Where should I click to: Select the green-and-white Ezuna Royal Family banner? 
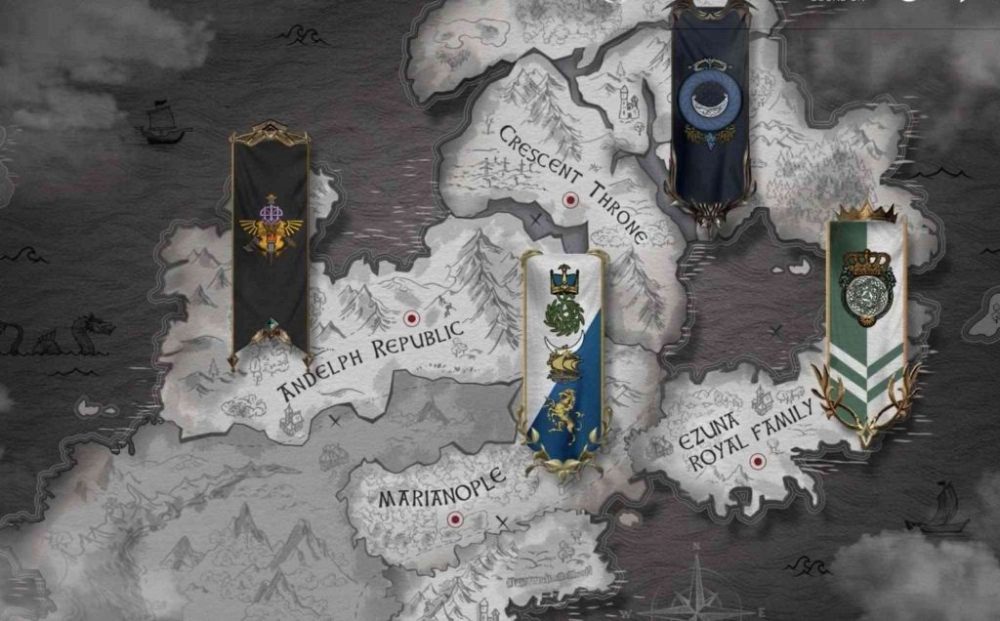[866, 320]
